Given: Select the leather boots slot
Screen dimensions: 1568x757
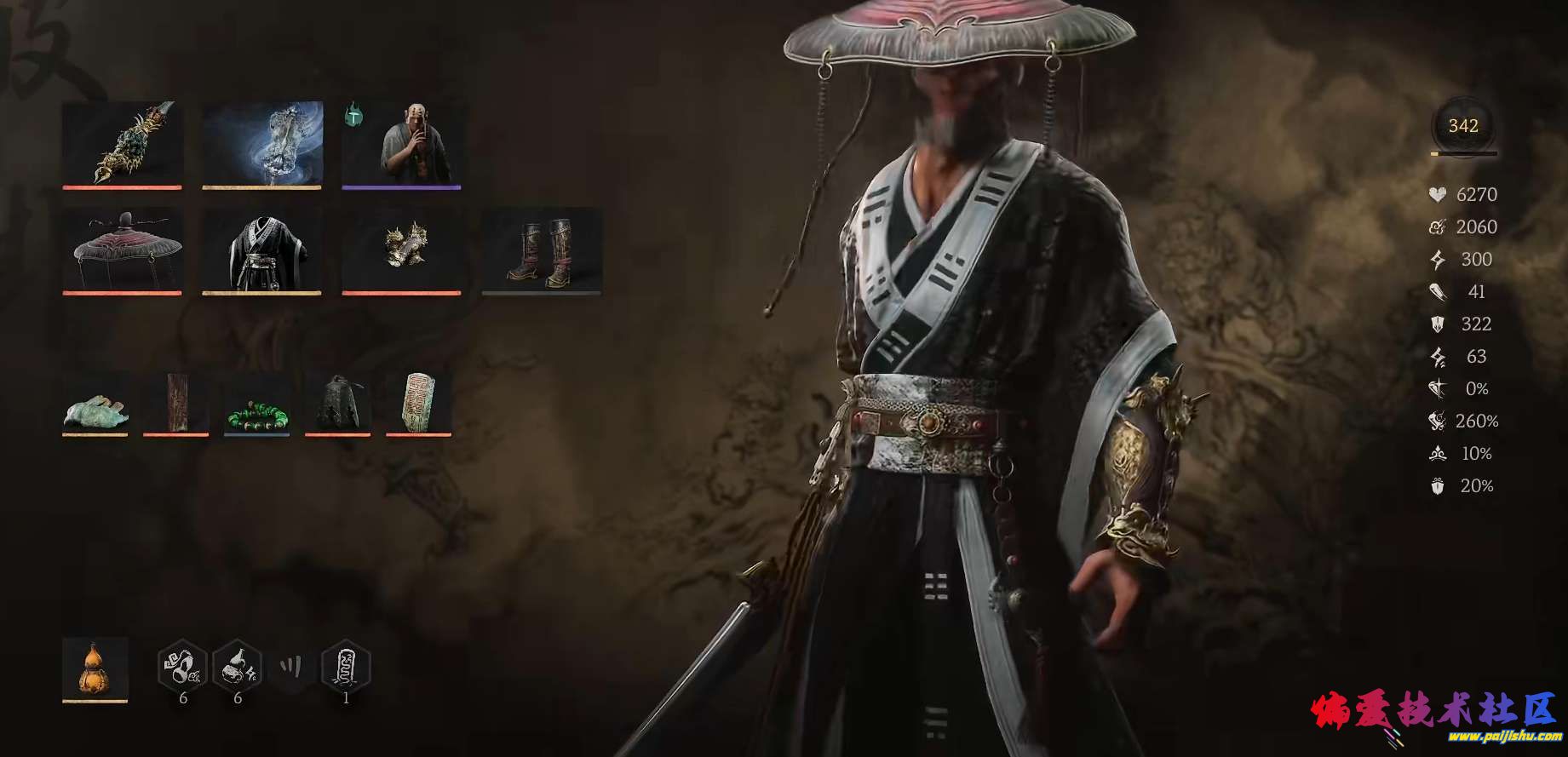Looking at the screenshot, I should click(542, 250).
